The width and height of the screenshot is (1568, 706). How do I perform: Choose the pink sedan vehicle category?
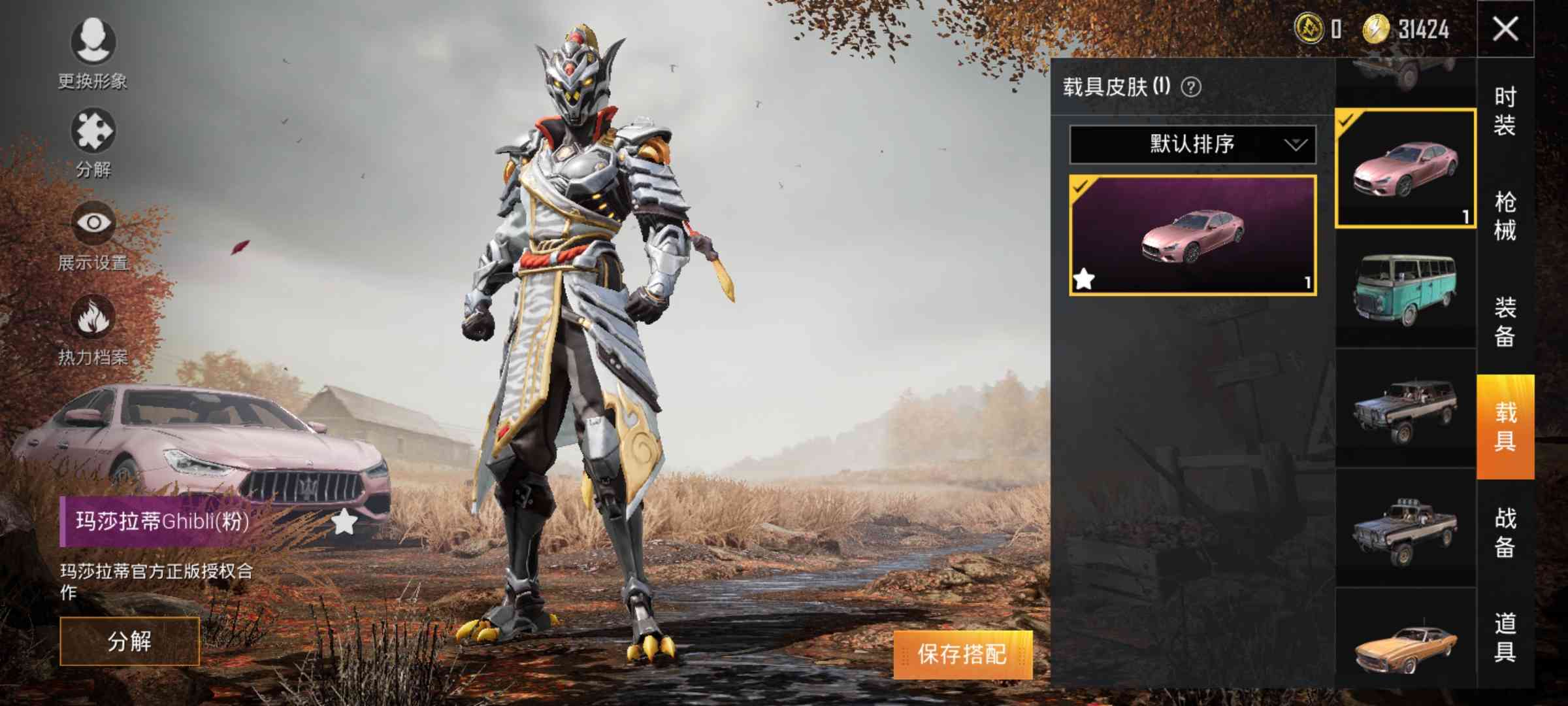(x=1405, y=168)
